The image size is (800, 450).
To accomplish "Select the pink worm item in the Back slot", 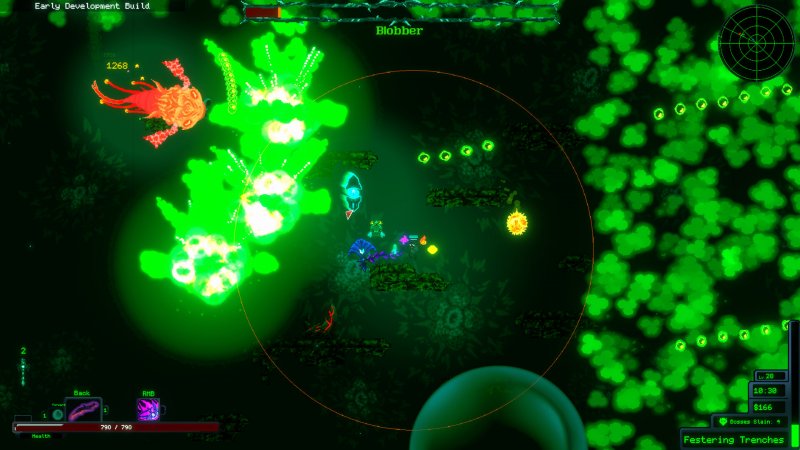I will (84, 410).
